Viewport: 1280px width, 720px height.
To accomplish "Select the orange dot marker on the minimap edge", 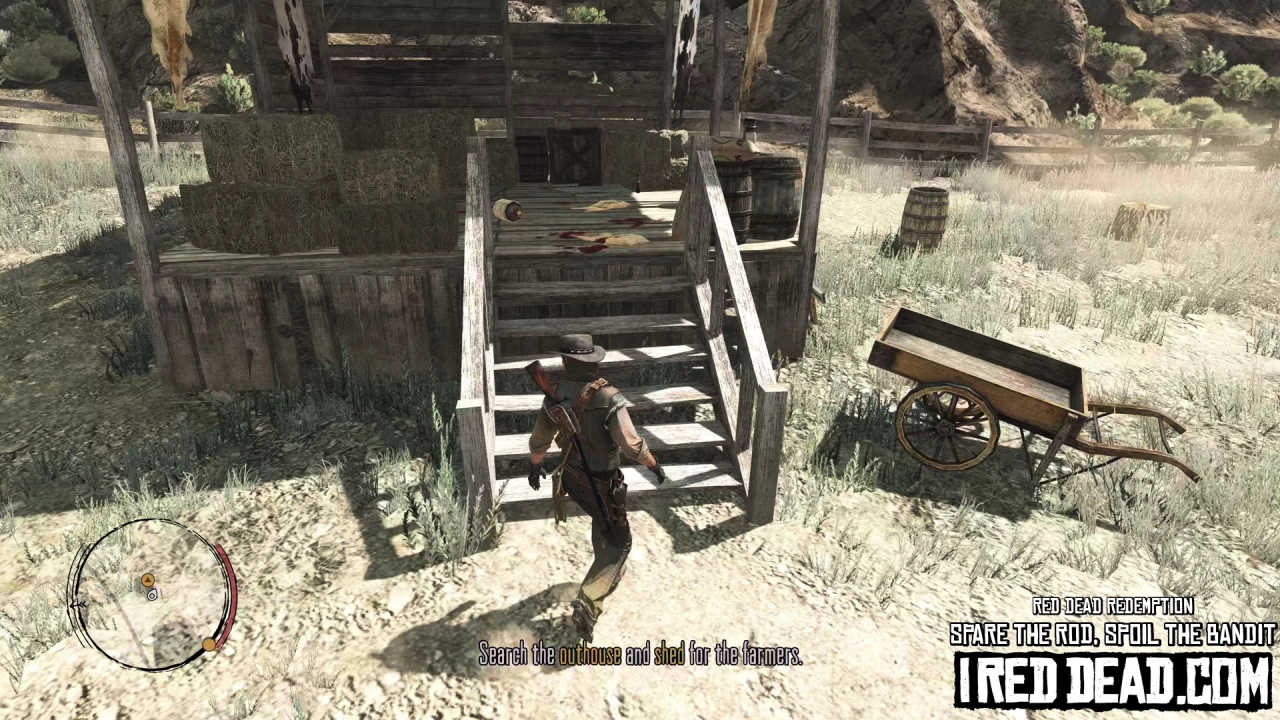I will coord(209,644).
